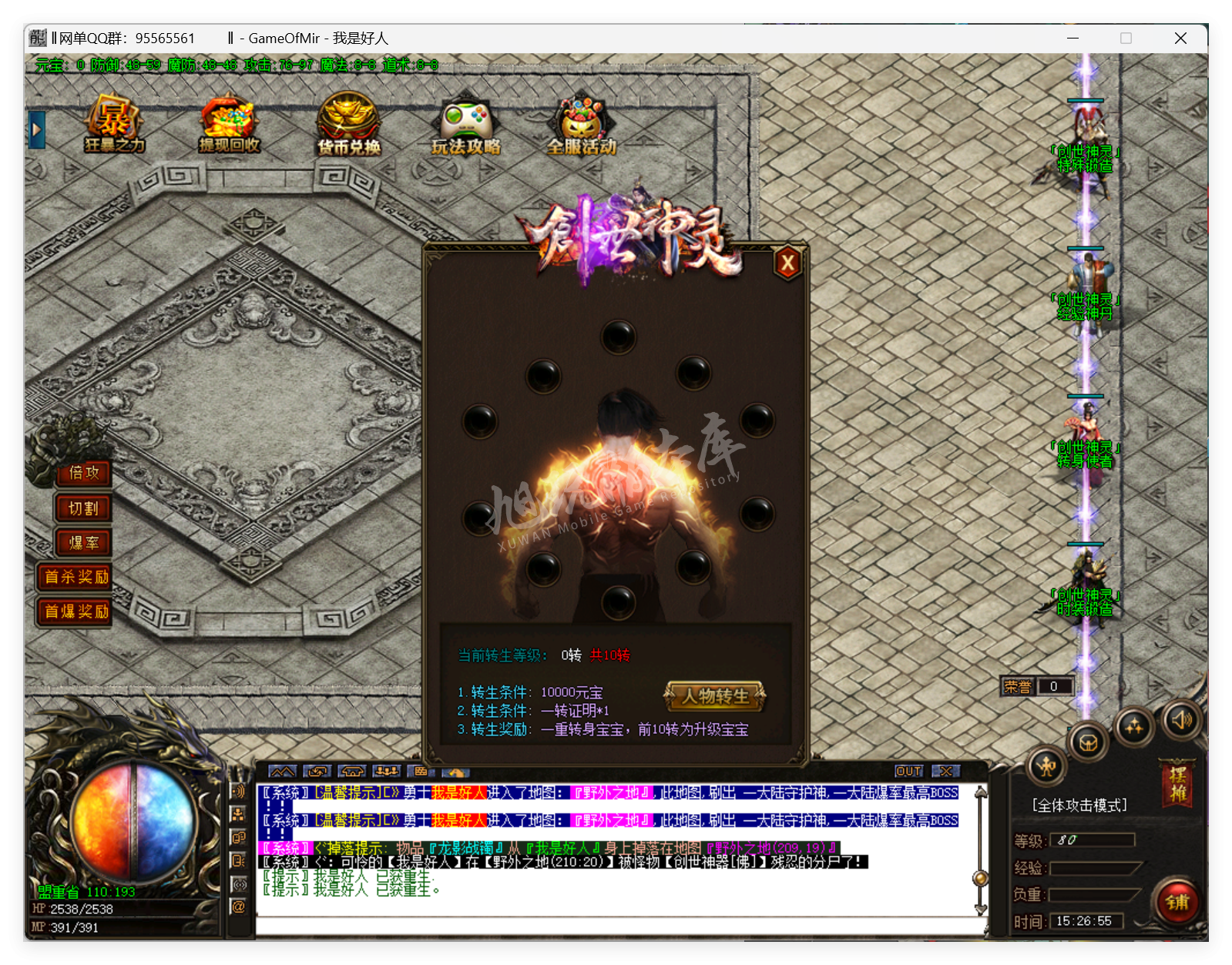Open the 提现回收 recycle treasure icon
The image size is (1232, 965).
(229, 124)
